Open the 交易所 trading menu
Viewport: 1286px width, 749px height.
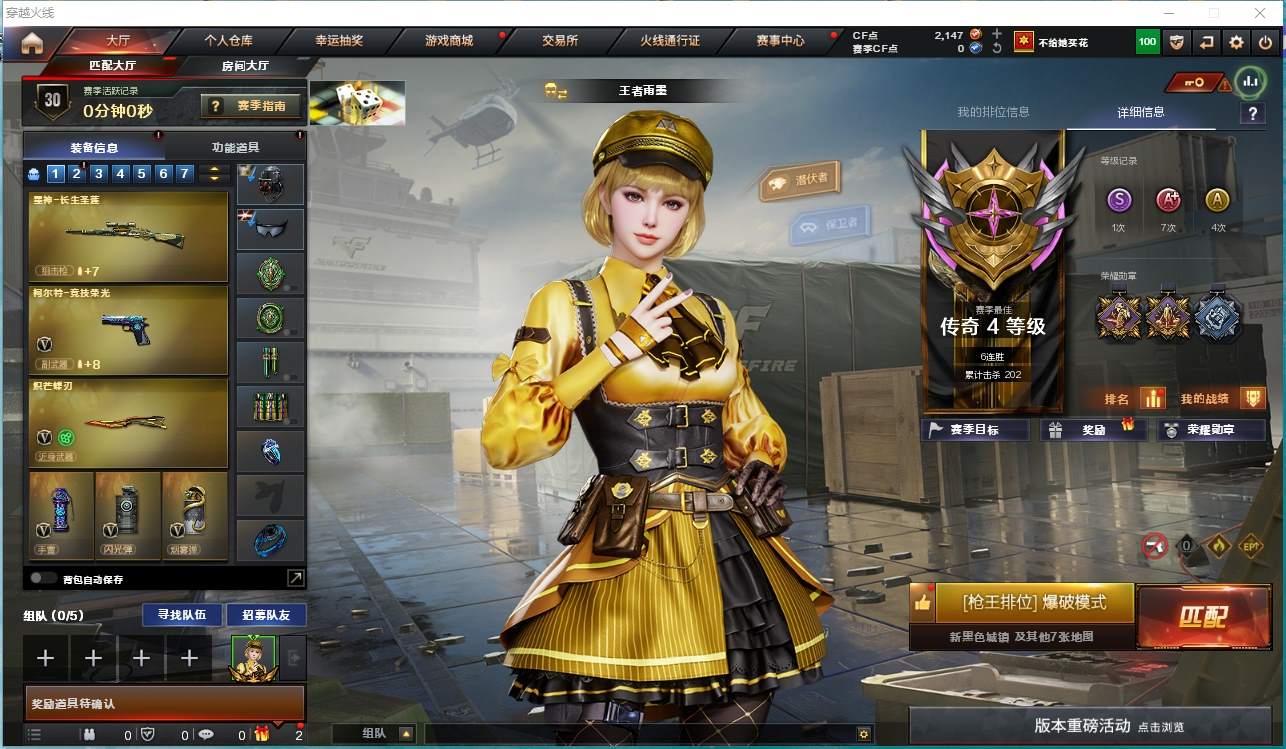[x=560, y=41]
